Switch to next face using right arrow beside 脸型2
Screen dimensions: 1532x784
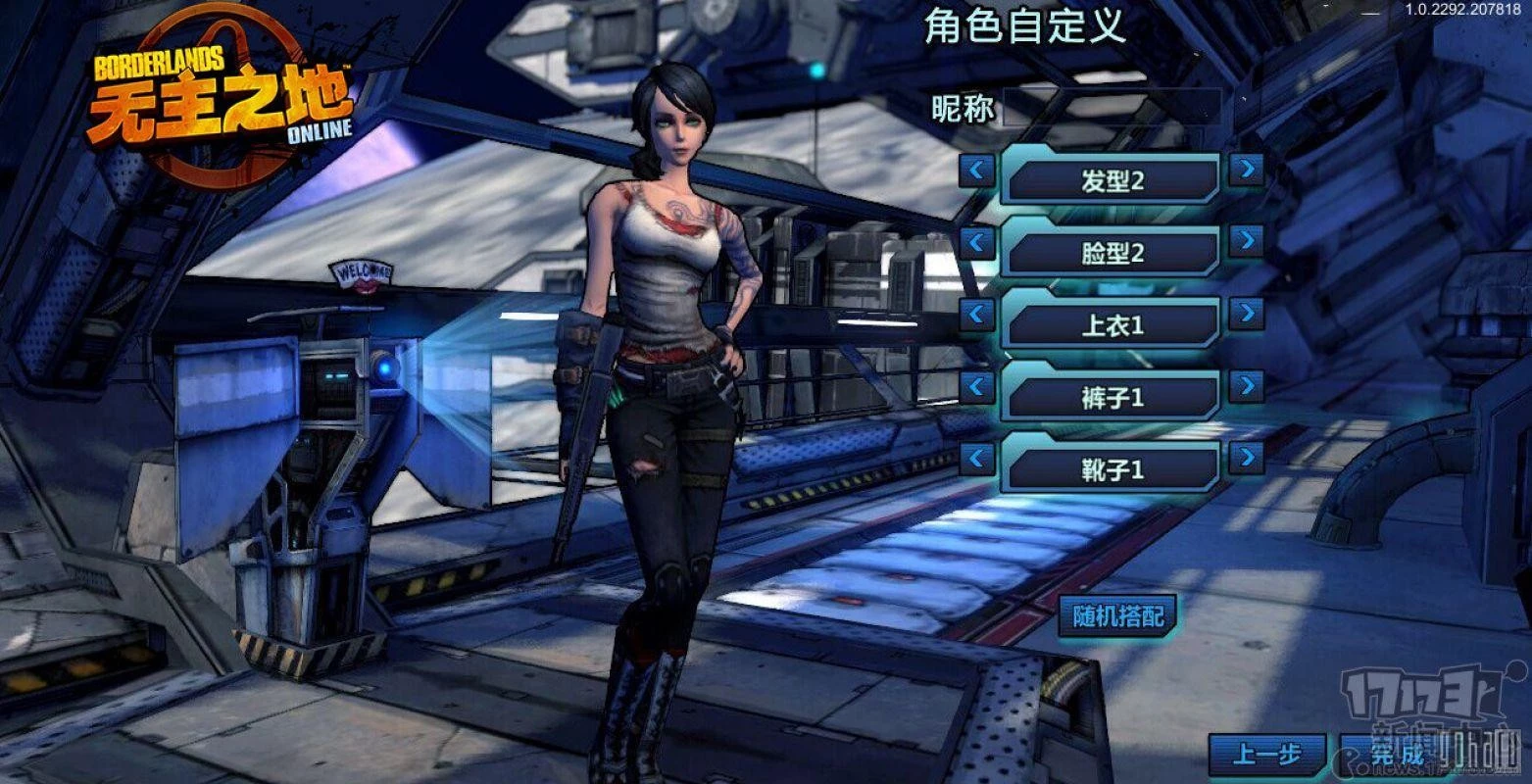click(1246, 241)
